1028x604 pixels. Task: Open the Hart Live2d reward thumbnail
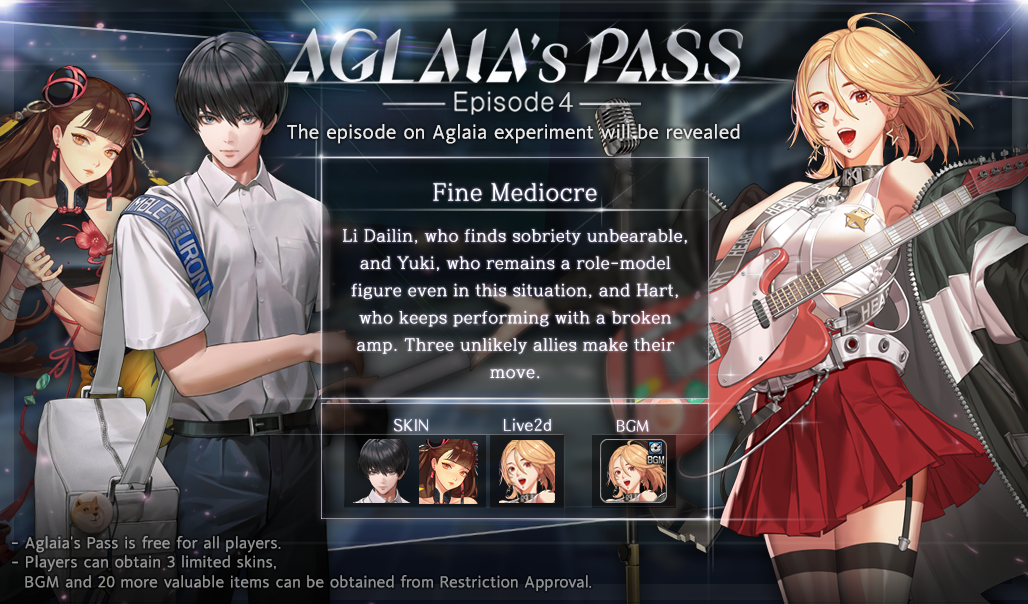click(526, 470)
